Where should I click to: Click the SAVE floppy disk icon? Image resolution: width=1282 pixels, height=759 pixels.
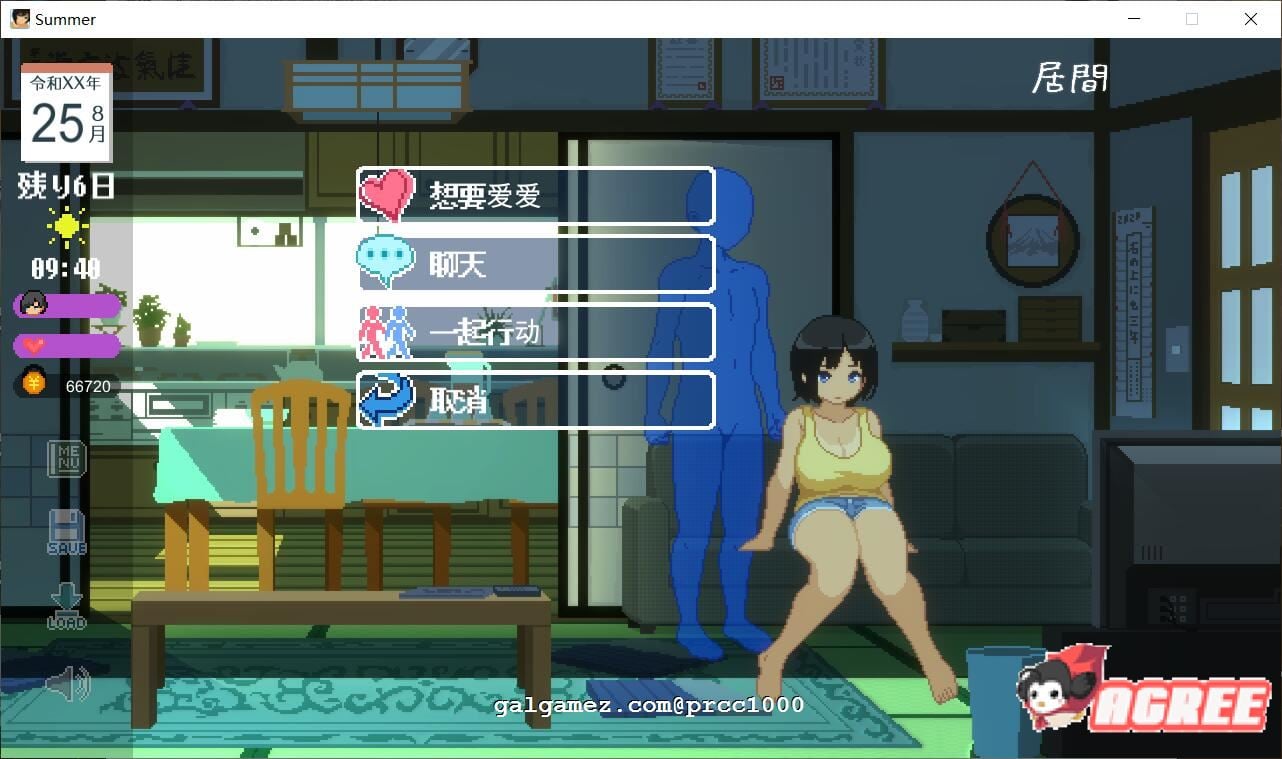click(66, 531)
